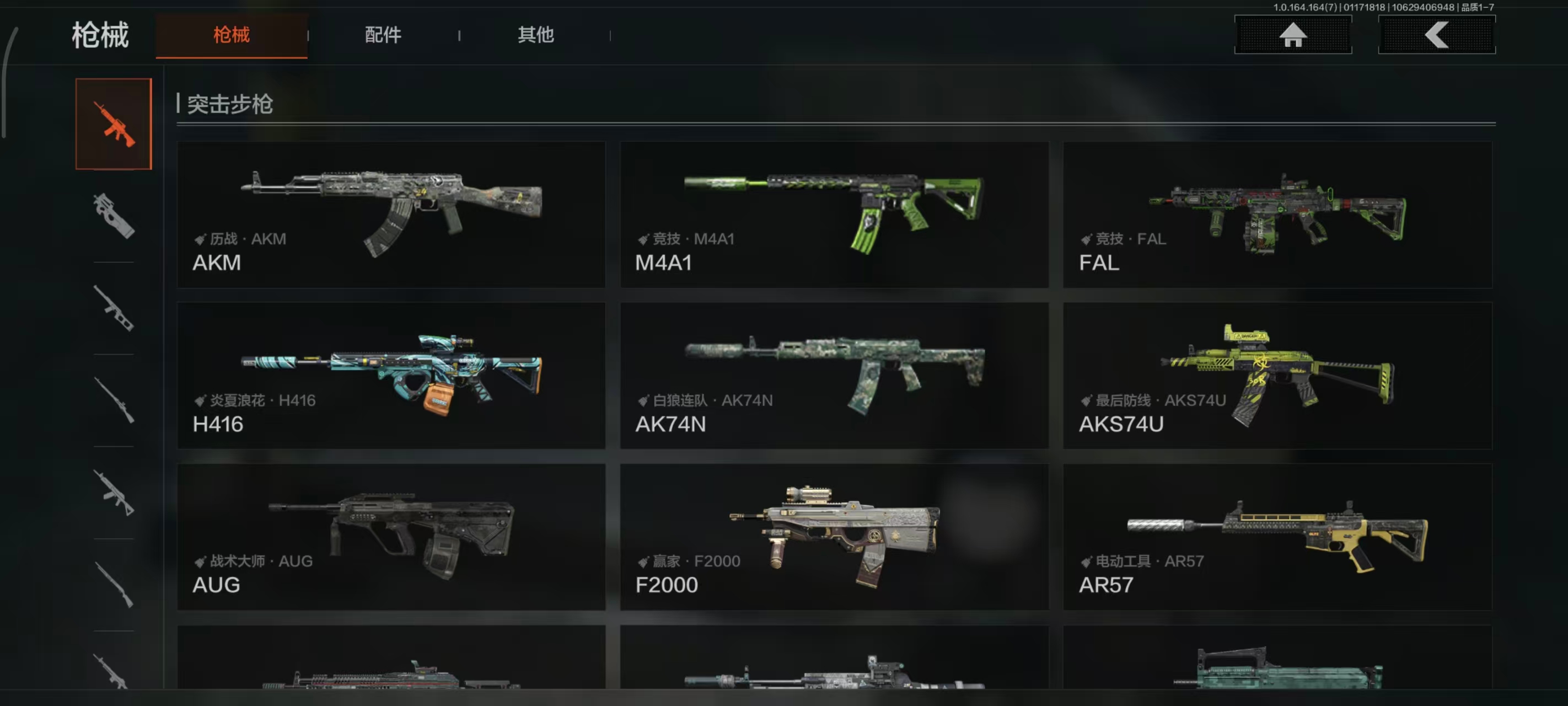Viewport: 1568px width, 706px height.
Task: Switch to the 枪械 tab
Action: (x=232, y=35)
